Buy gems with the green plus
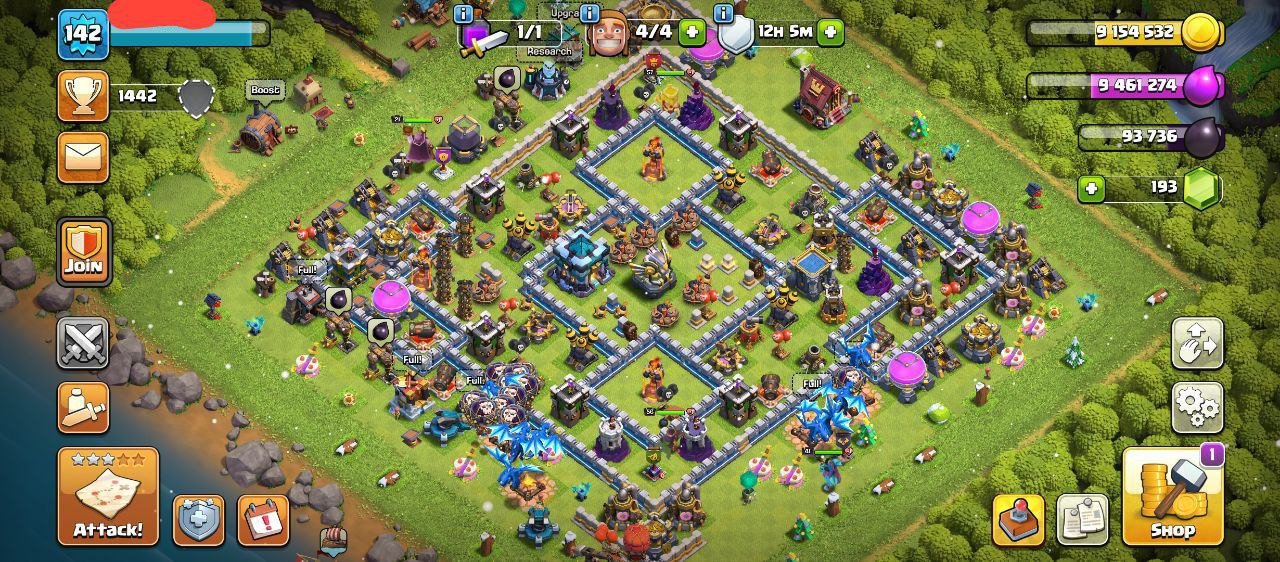 (x=1091, y=188)
